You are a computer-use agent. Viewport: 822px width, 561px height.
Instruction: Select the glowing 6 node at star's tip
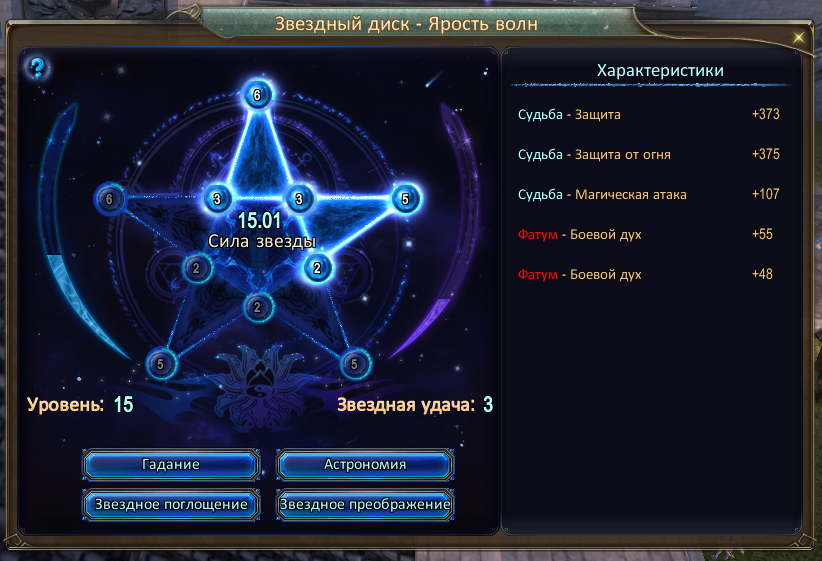tap(258, 95)
